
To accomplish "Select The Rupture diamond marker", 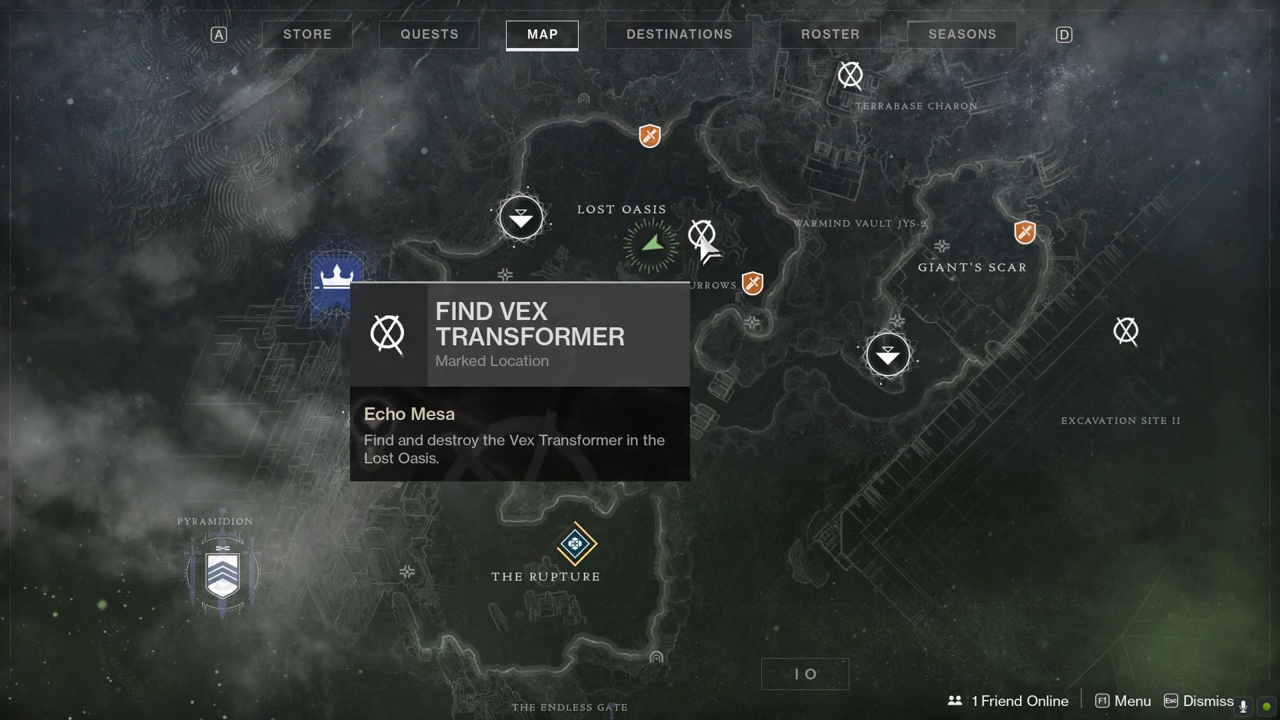I will [576, 545].
